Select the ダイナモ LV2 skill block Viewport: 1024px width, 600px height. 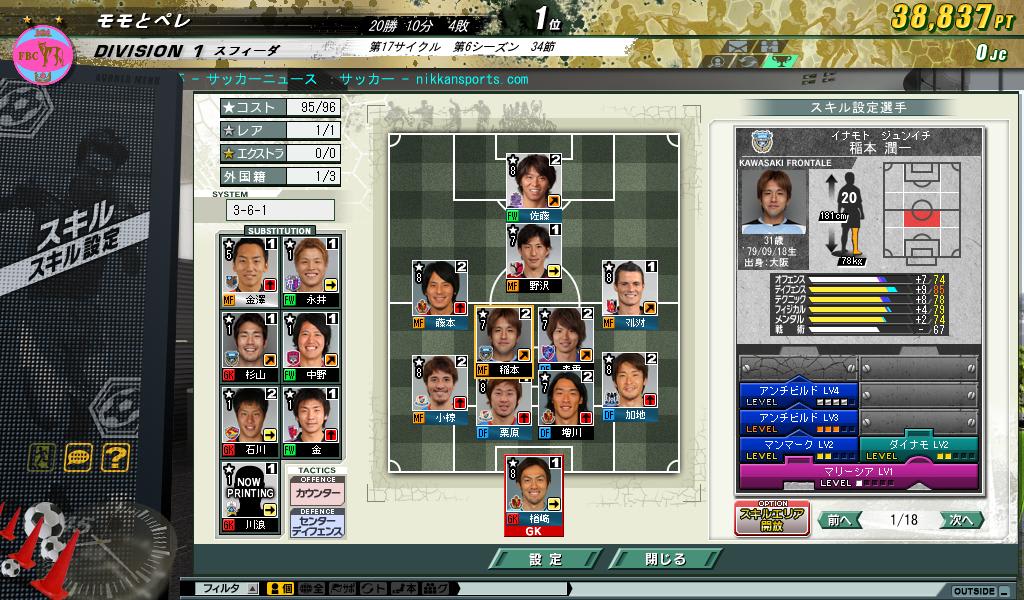(917, 449)
